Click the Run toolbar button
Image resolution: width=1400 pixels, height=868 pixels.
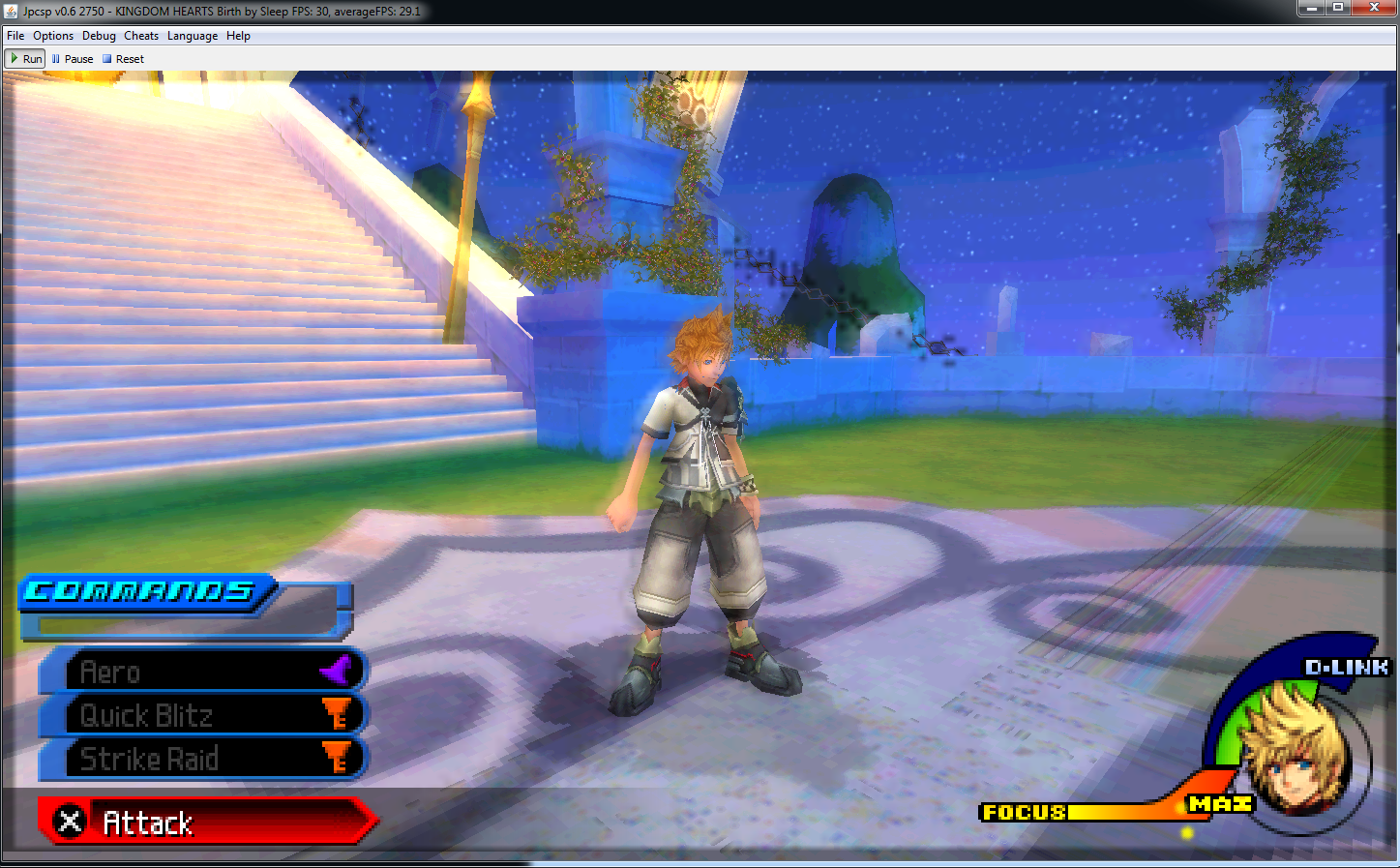point(26,59)
